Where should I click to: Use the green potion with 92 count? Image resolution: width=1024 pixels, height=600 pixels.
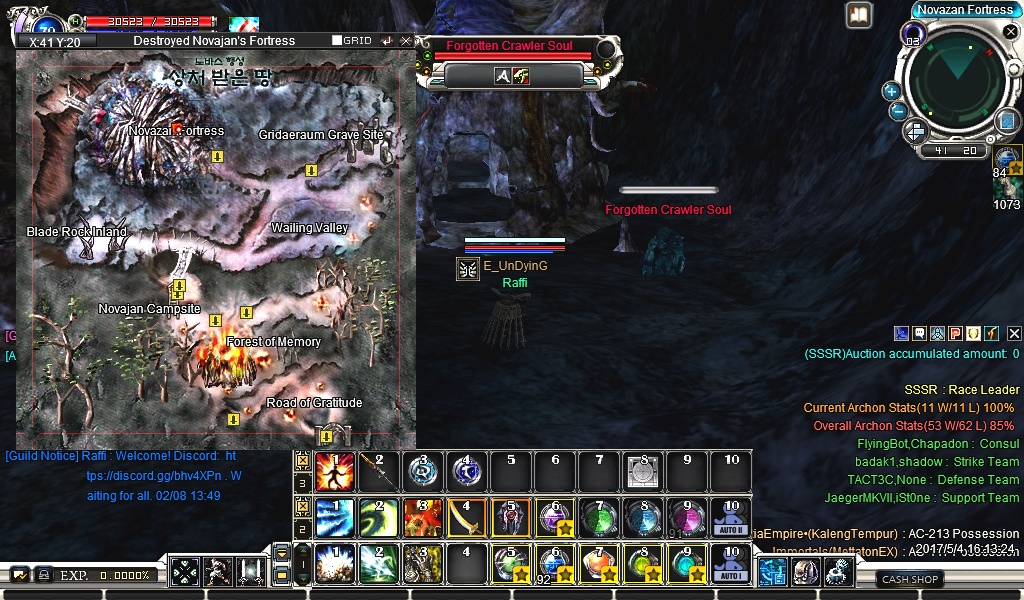click(x=553, y=563)
